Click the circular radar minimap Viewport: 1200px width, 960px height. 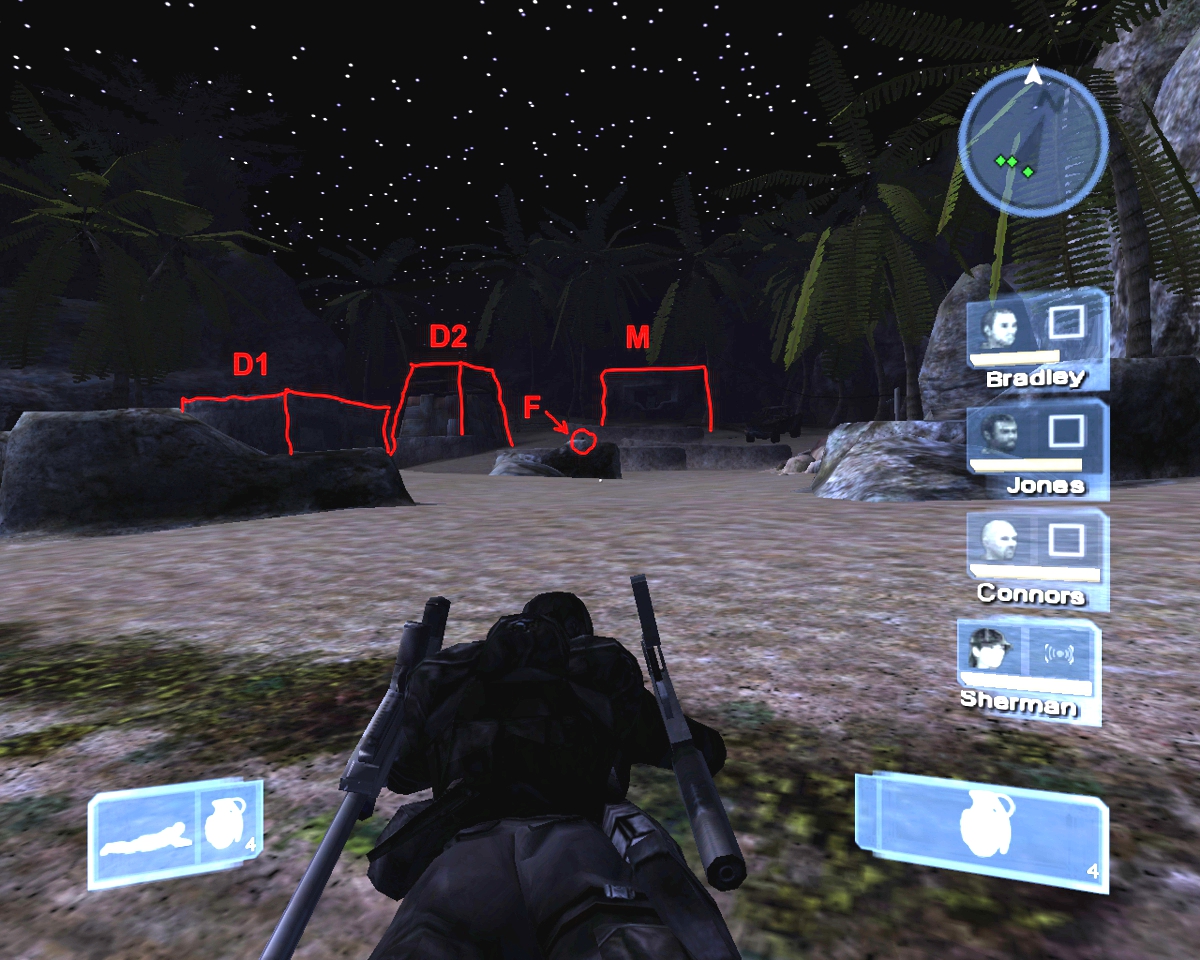point(1033,143)
